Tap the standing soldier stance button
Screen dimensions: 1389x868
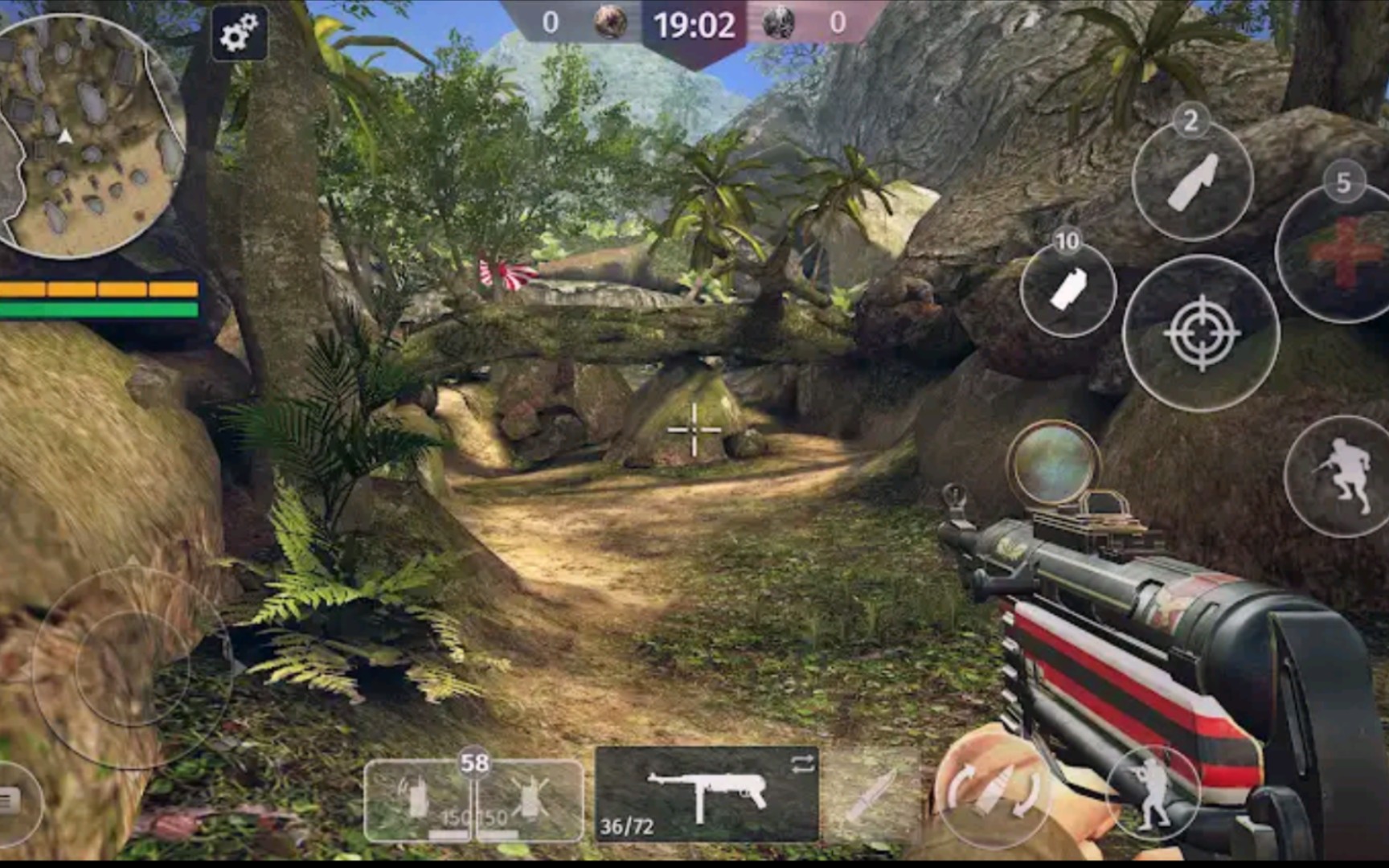coord(1152,792)
